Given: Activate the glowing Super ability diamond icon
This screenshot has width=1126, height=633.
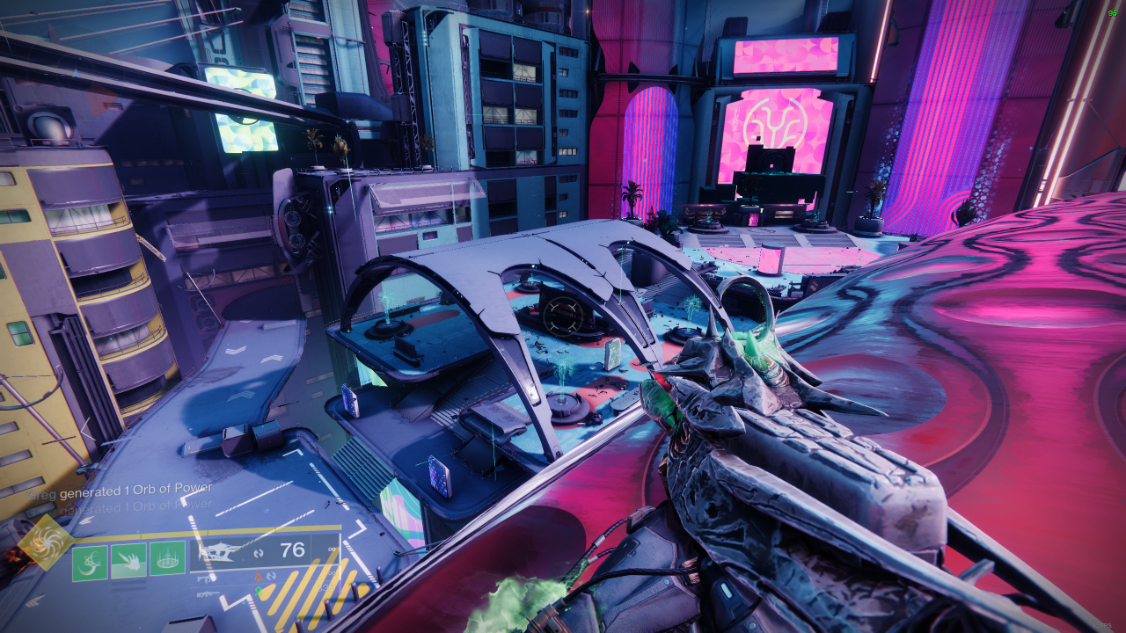Looking at the screenshot, I should coord(45,543).
